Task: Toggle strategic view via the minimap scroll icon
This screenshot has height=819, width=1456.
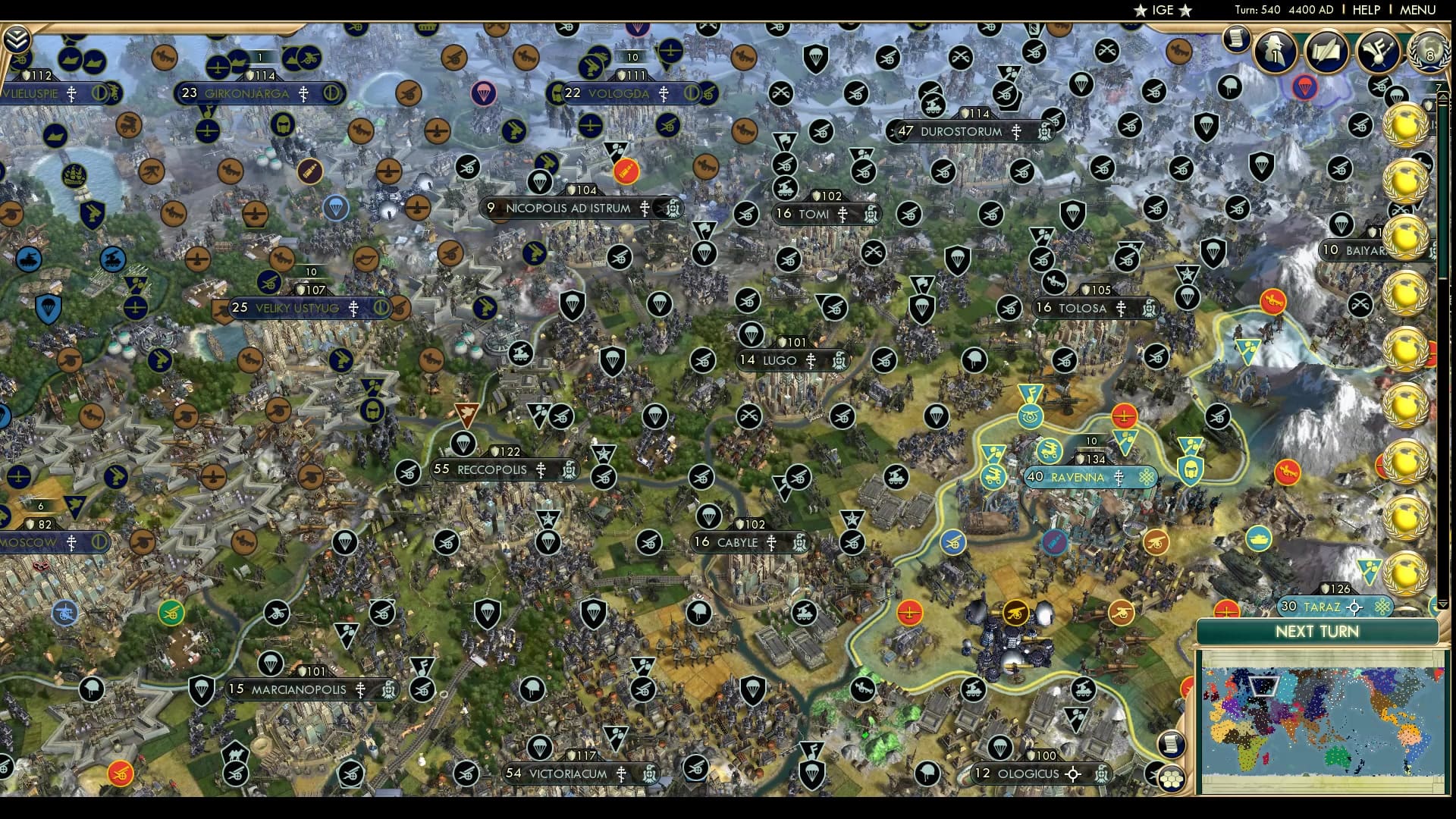Action: [x=1172, y=745]
